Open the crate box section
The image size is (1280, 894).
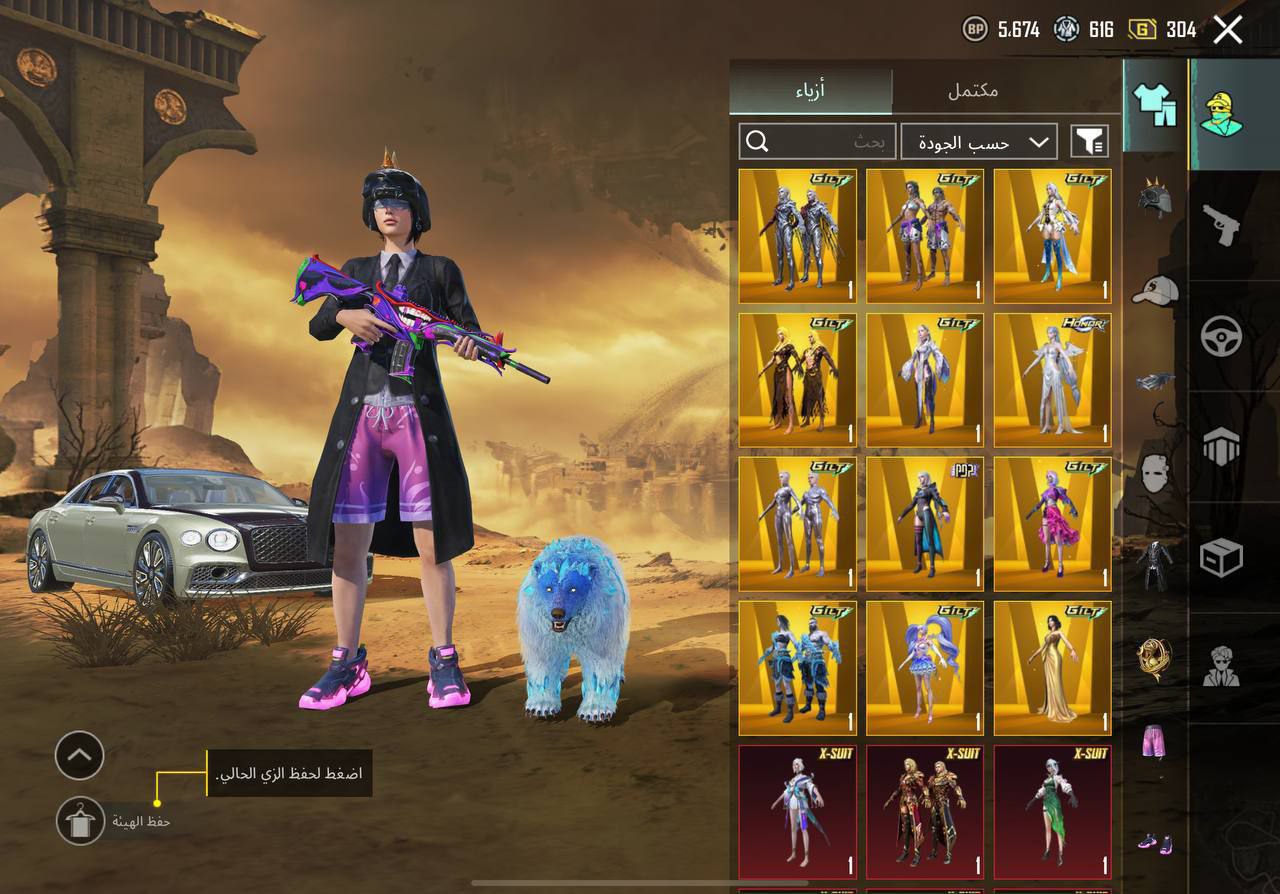point(1221,557)
